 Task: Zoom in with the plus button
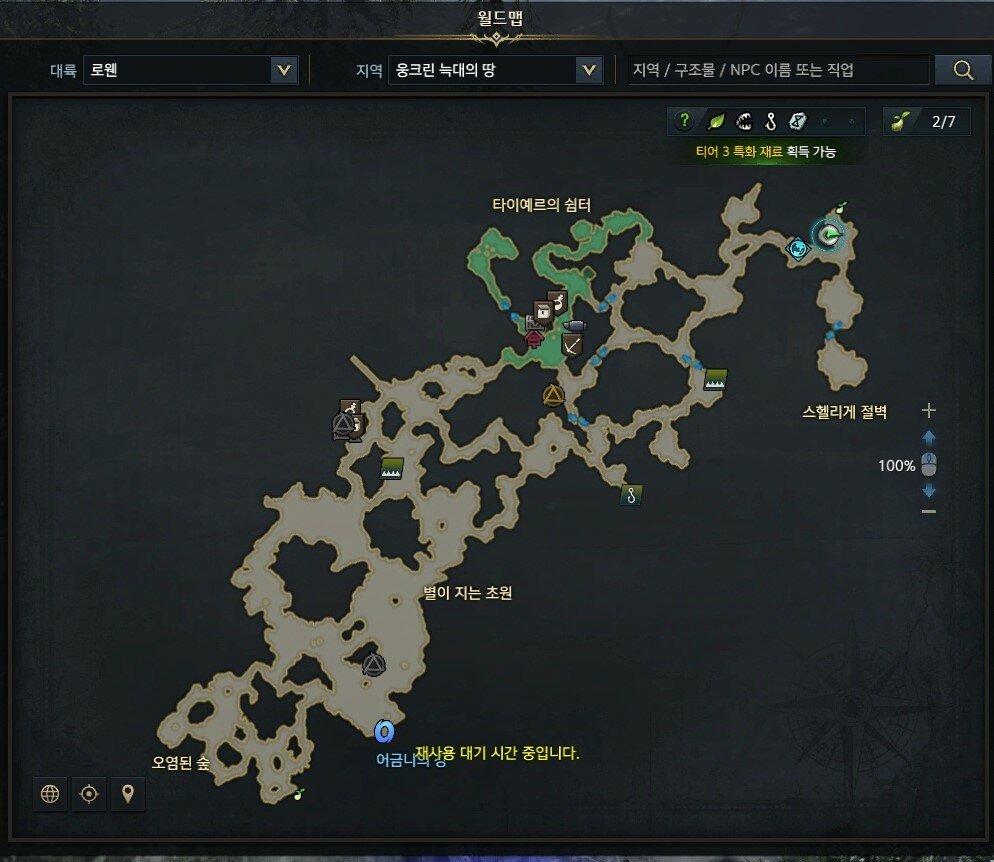(x=929, y=410)
